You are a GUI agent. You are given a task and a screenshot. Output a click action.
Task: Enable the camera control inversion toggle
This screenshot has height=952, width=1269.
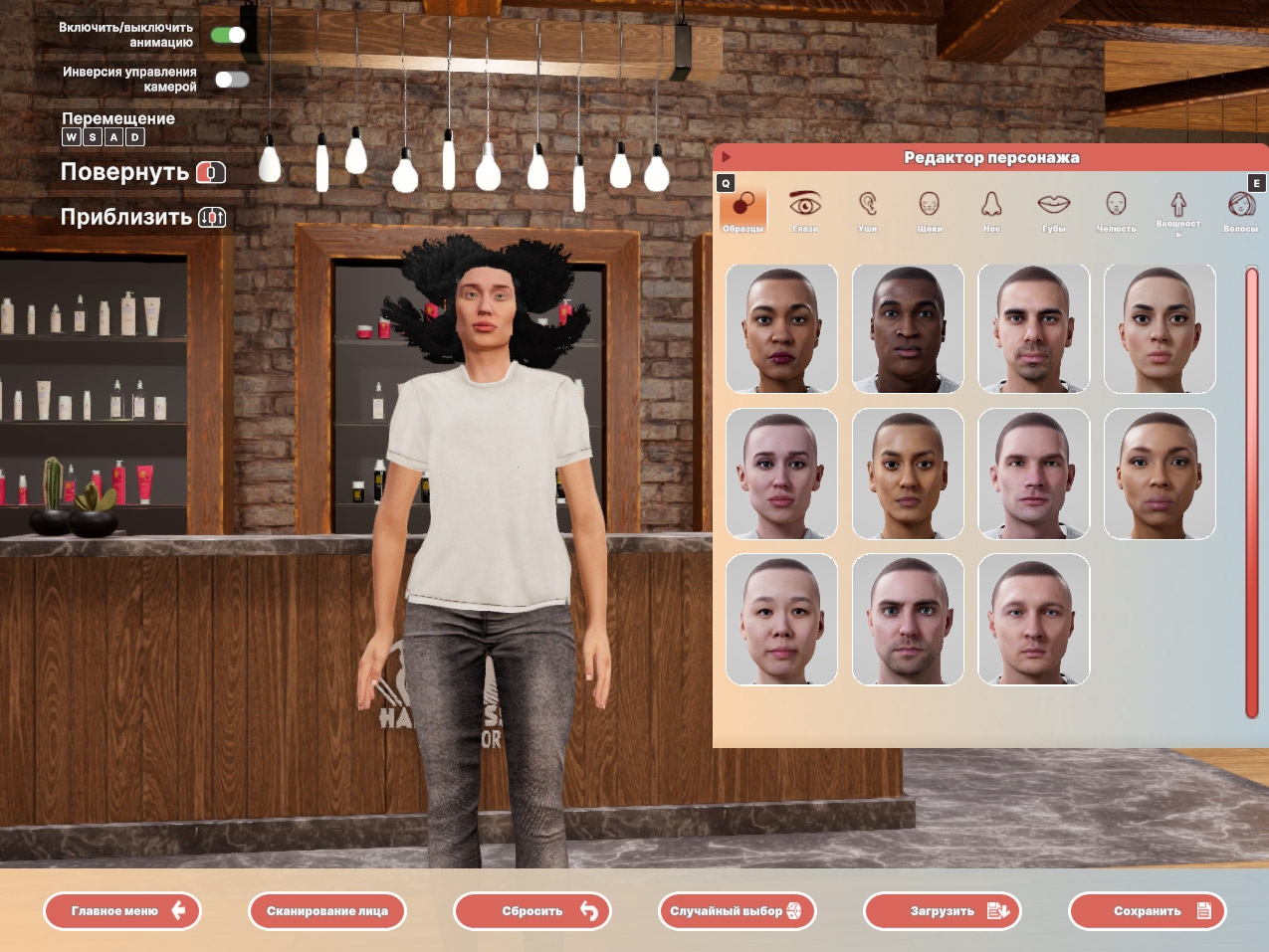pos(231,80)
